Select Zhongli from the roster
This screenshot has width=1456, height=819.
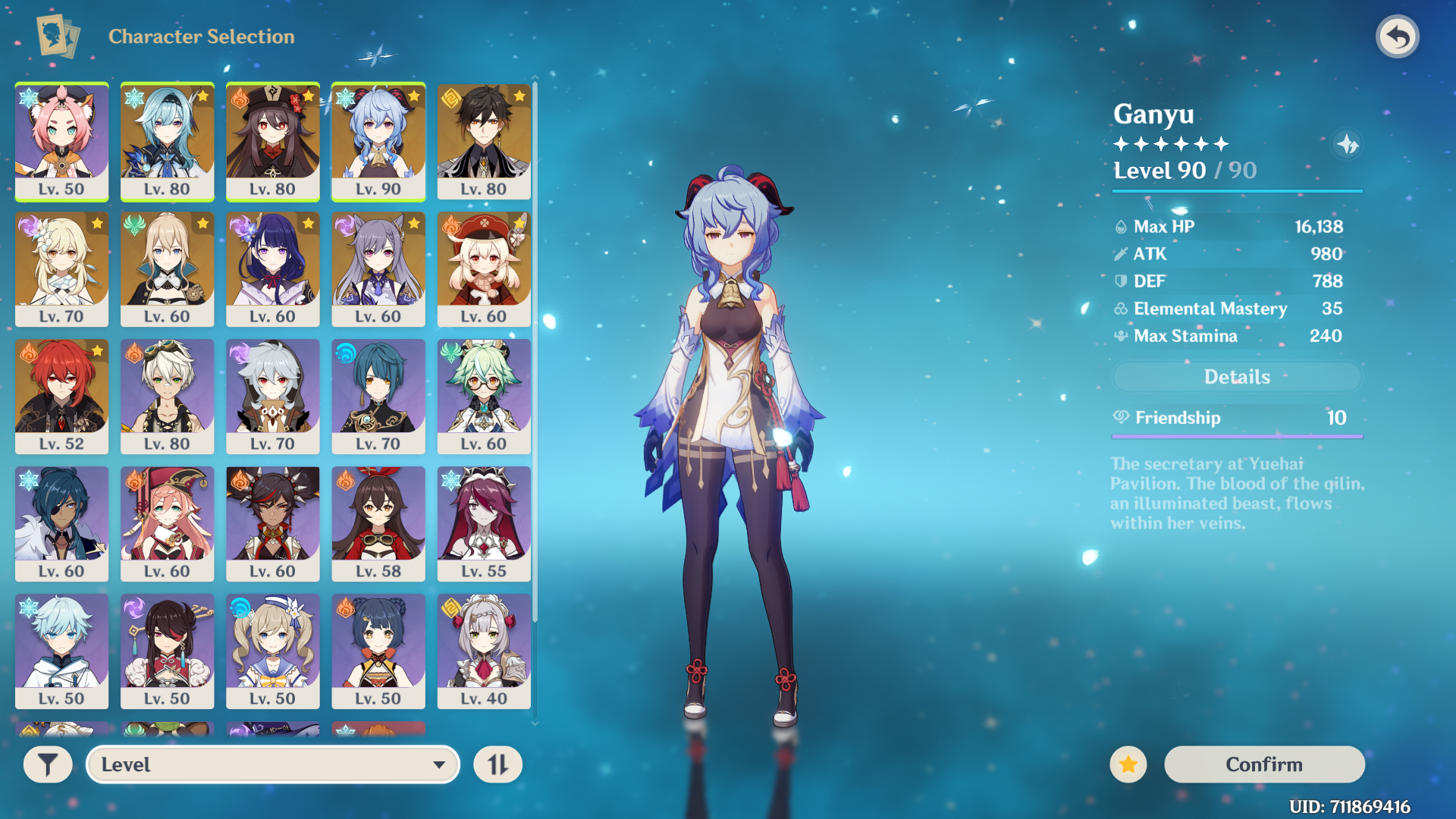[x=484, y=142]
